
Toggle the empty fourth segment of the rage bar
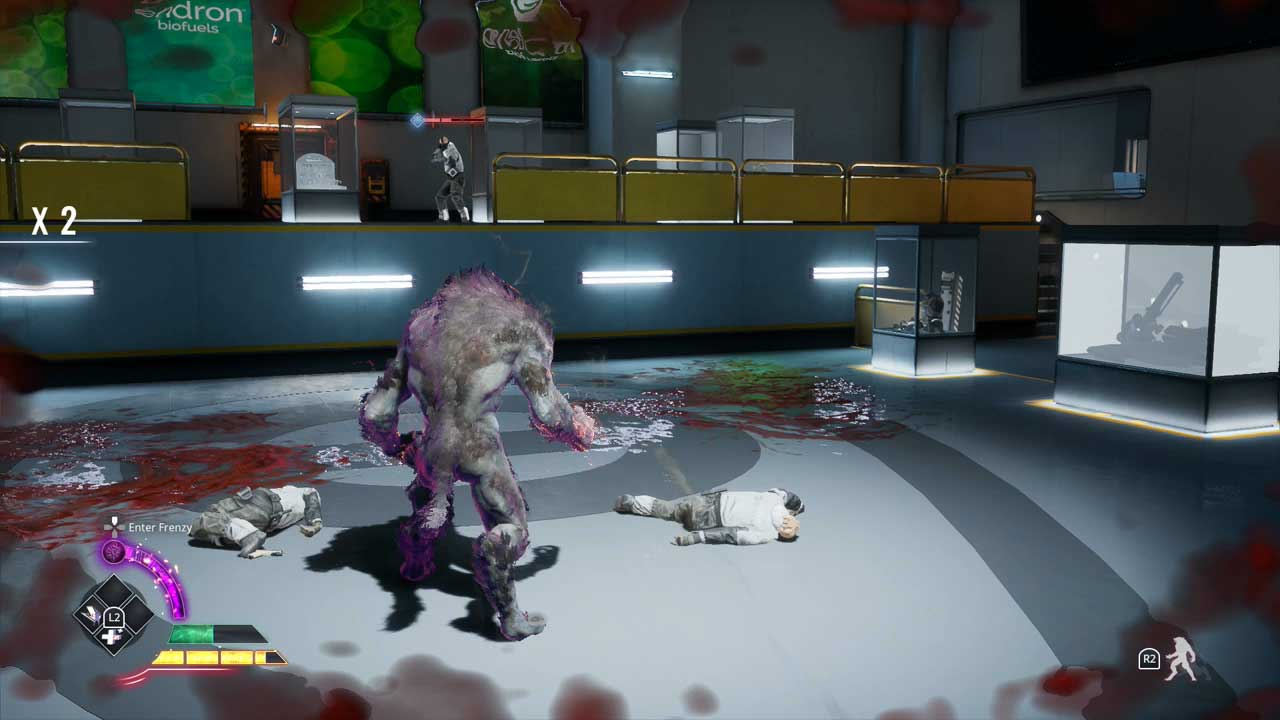coord(270,657)
